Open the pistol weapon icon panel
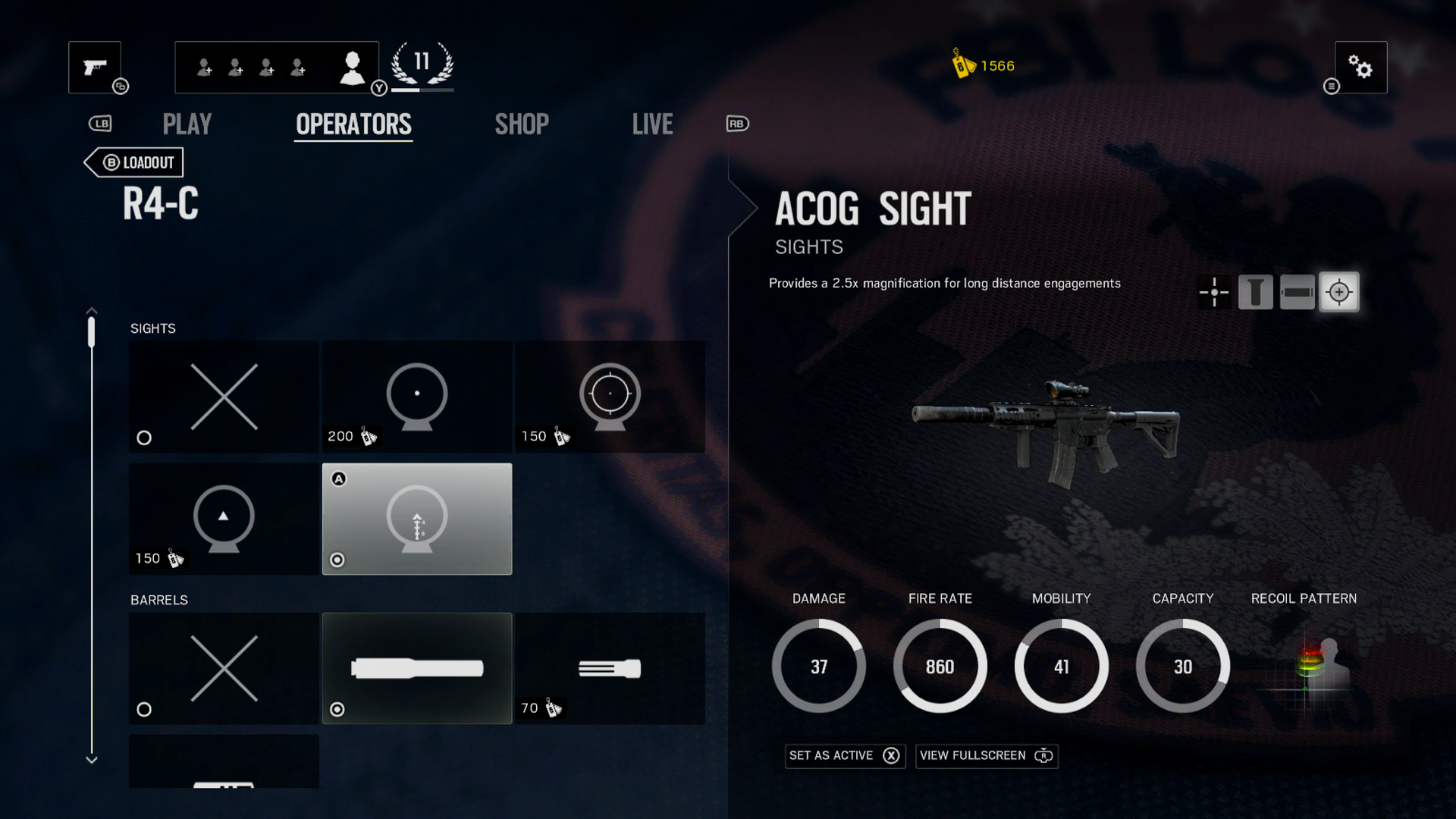The image size is (1456, 819). point(95,67)
